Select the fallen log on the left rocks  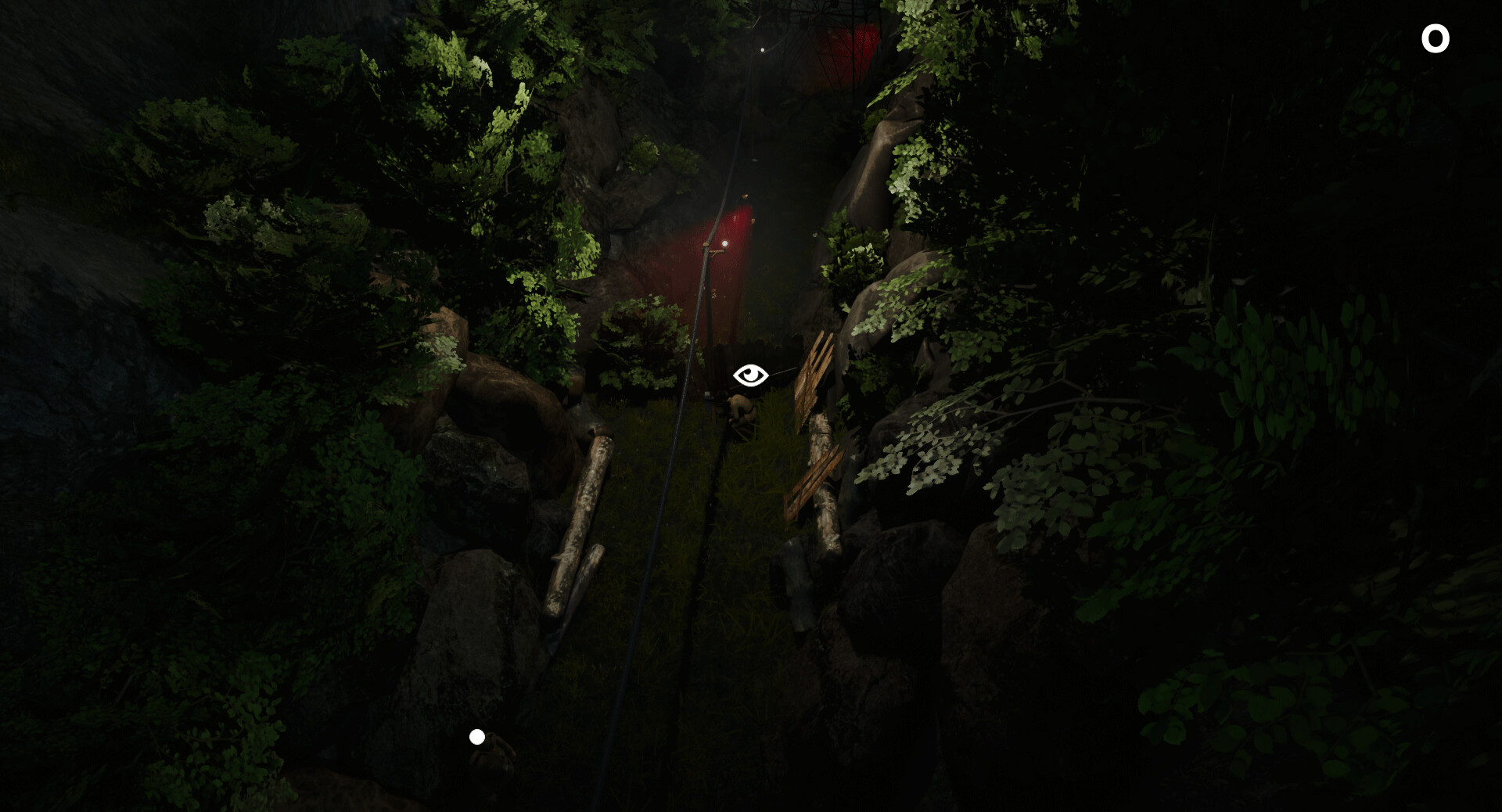[579, 516]
